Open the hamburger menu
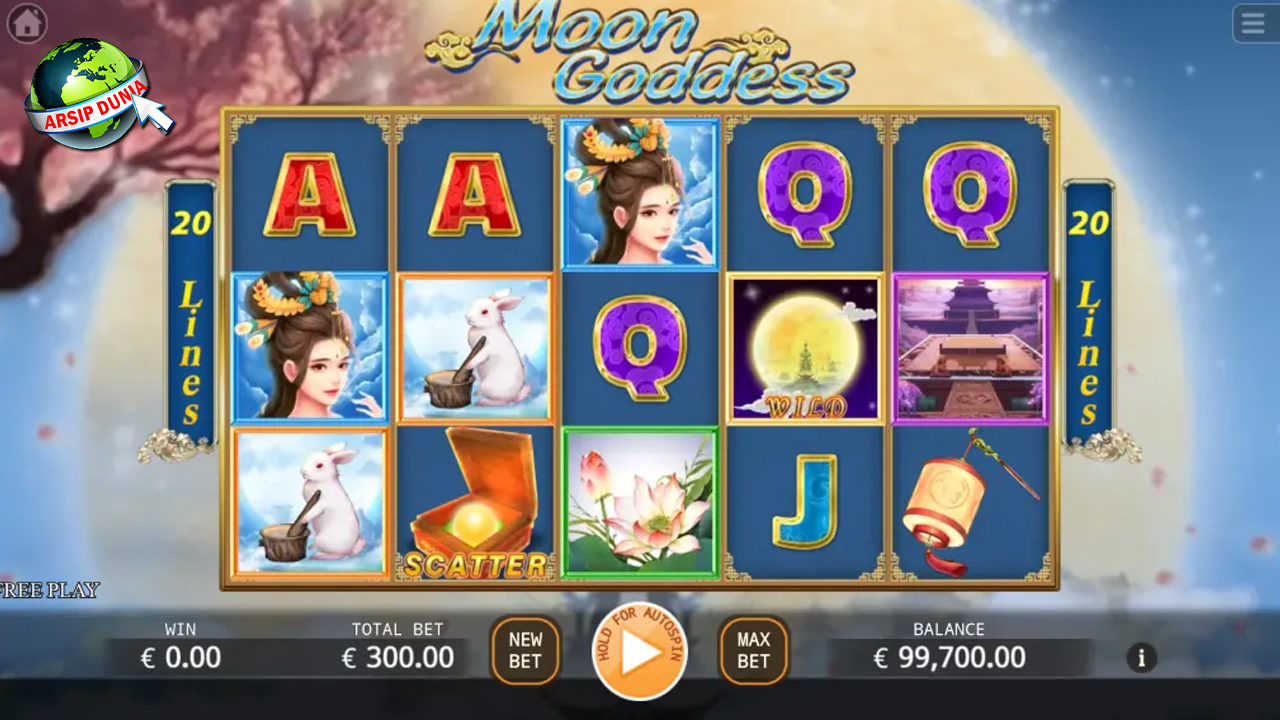Image resolution: width=1280 pixels, height=720 pixels. click(1254, 23)
